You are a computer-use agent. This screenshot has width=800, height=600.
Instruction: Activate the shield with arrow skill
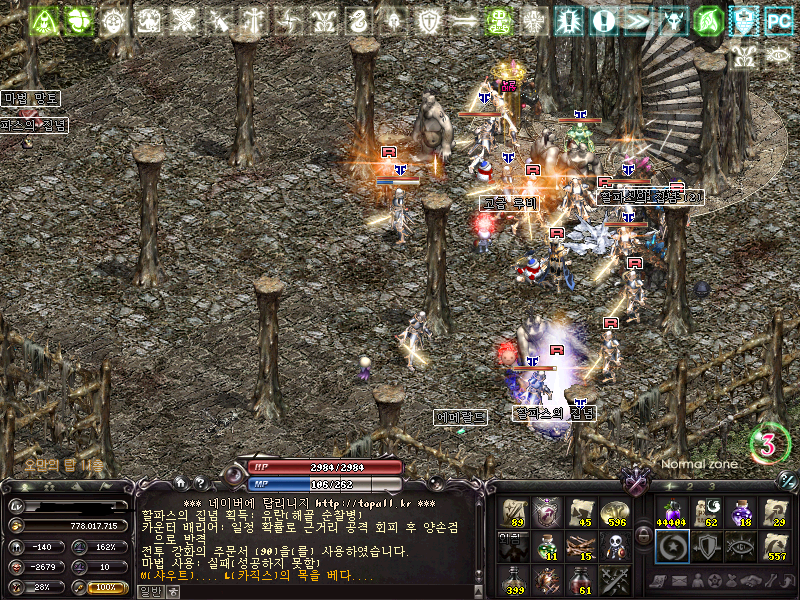click(x=705, y=546)
